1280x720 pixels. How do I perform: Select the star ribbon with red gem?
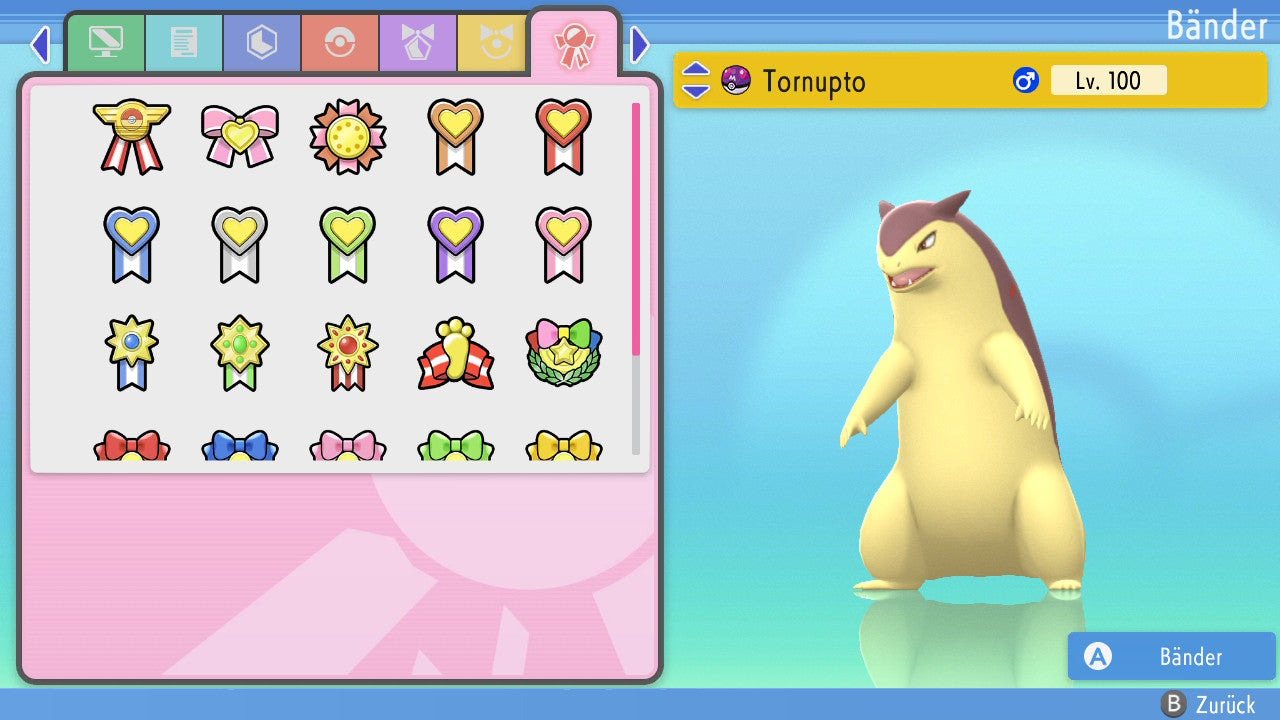tap(348, 354)
